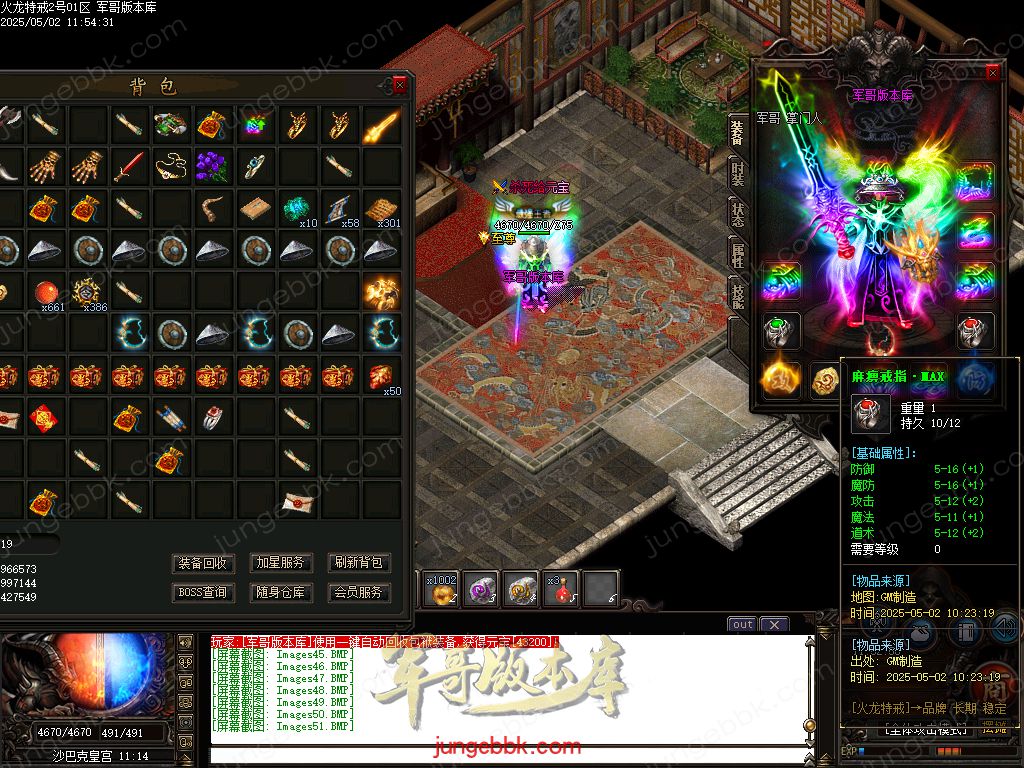Select the red sword in the backpack

click(128, 165)
